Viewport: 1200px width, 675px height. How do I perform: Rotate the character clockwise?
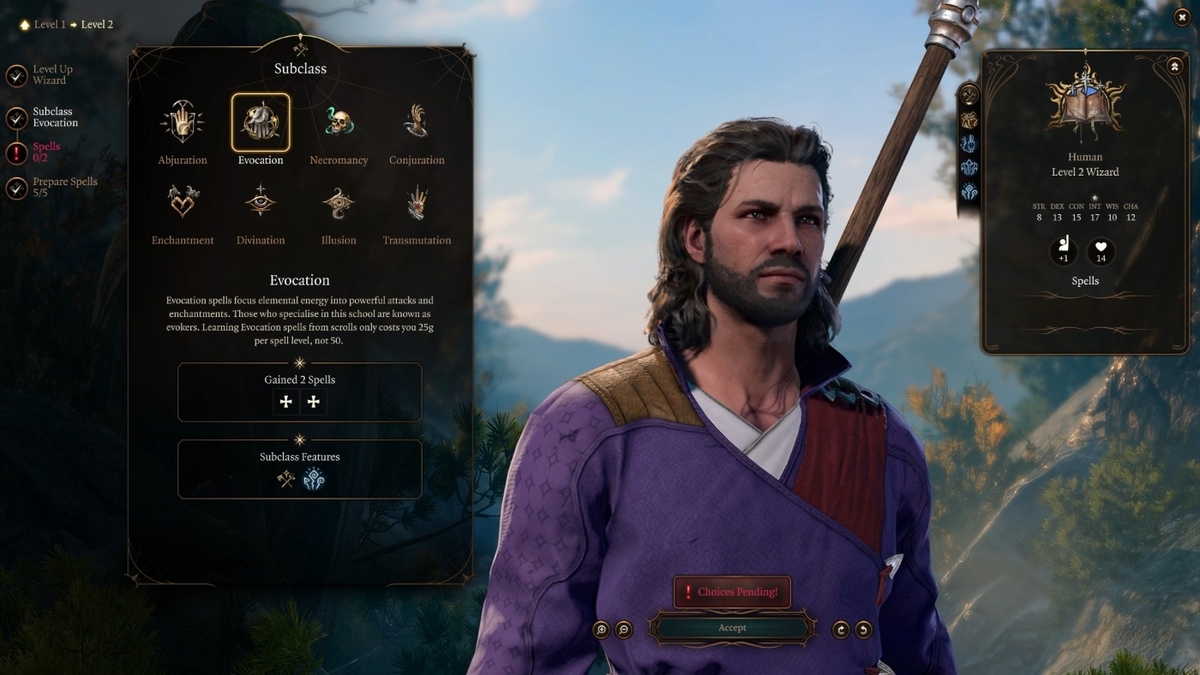click(841, 629)
